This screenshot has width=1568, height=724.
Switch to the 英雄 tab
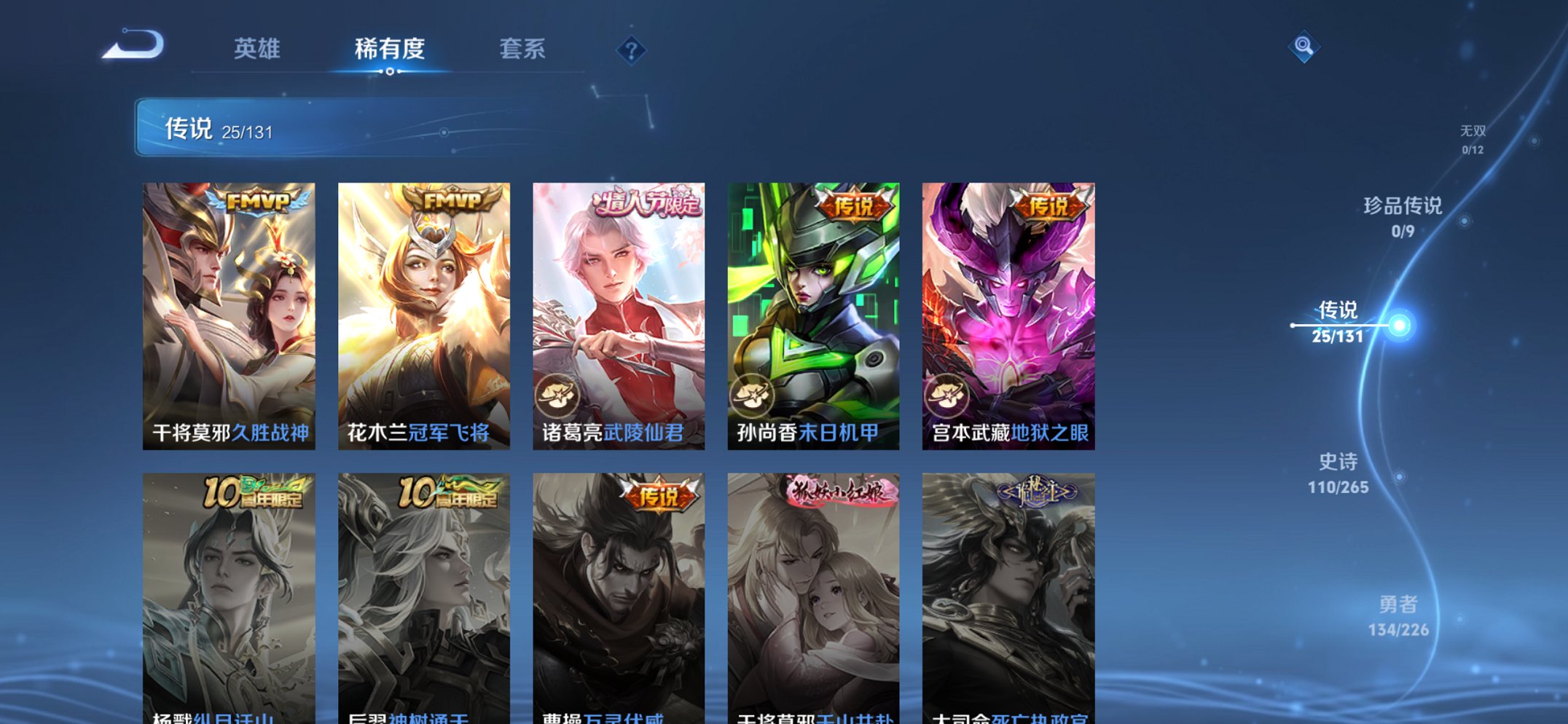pyautogui.click(x=259, y=50)
